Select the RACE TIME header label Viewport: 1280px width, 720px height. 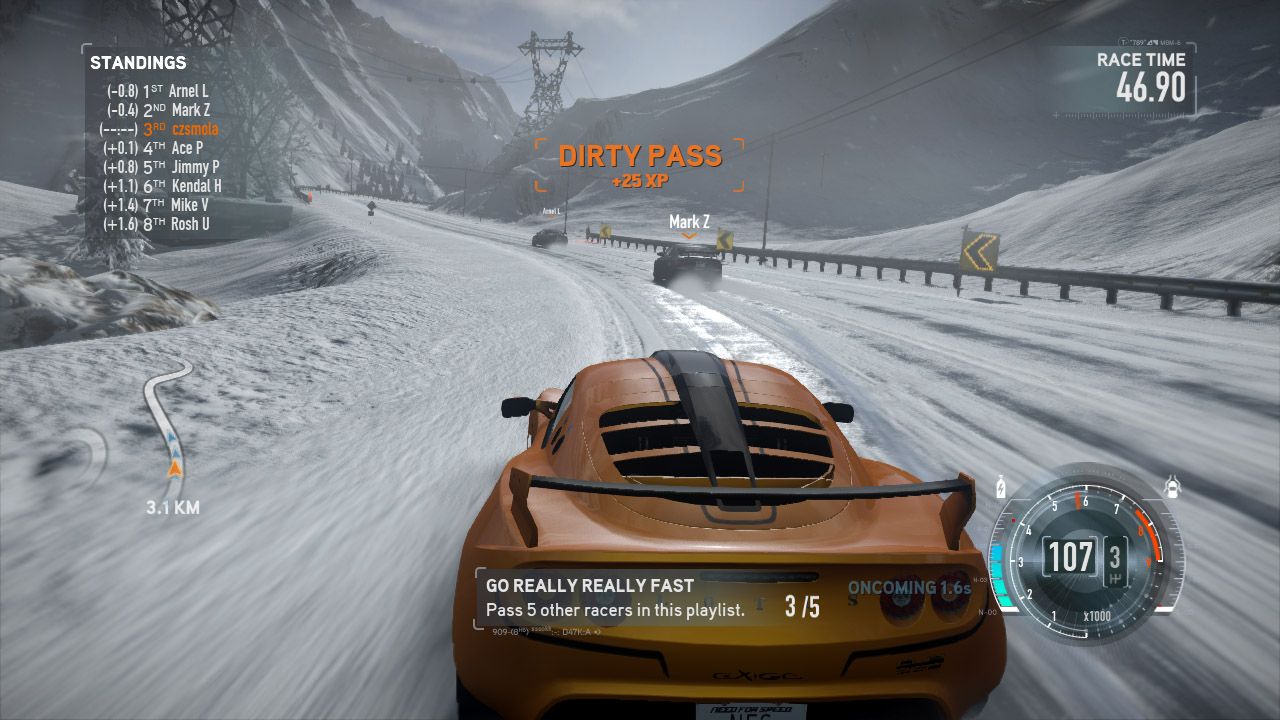pyautogui.click(x=1140, y=60)
